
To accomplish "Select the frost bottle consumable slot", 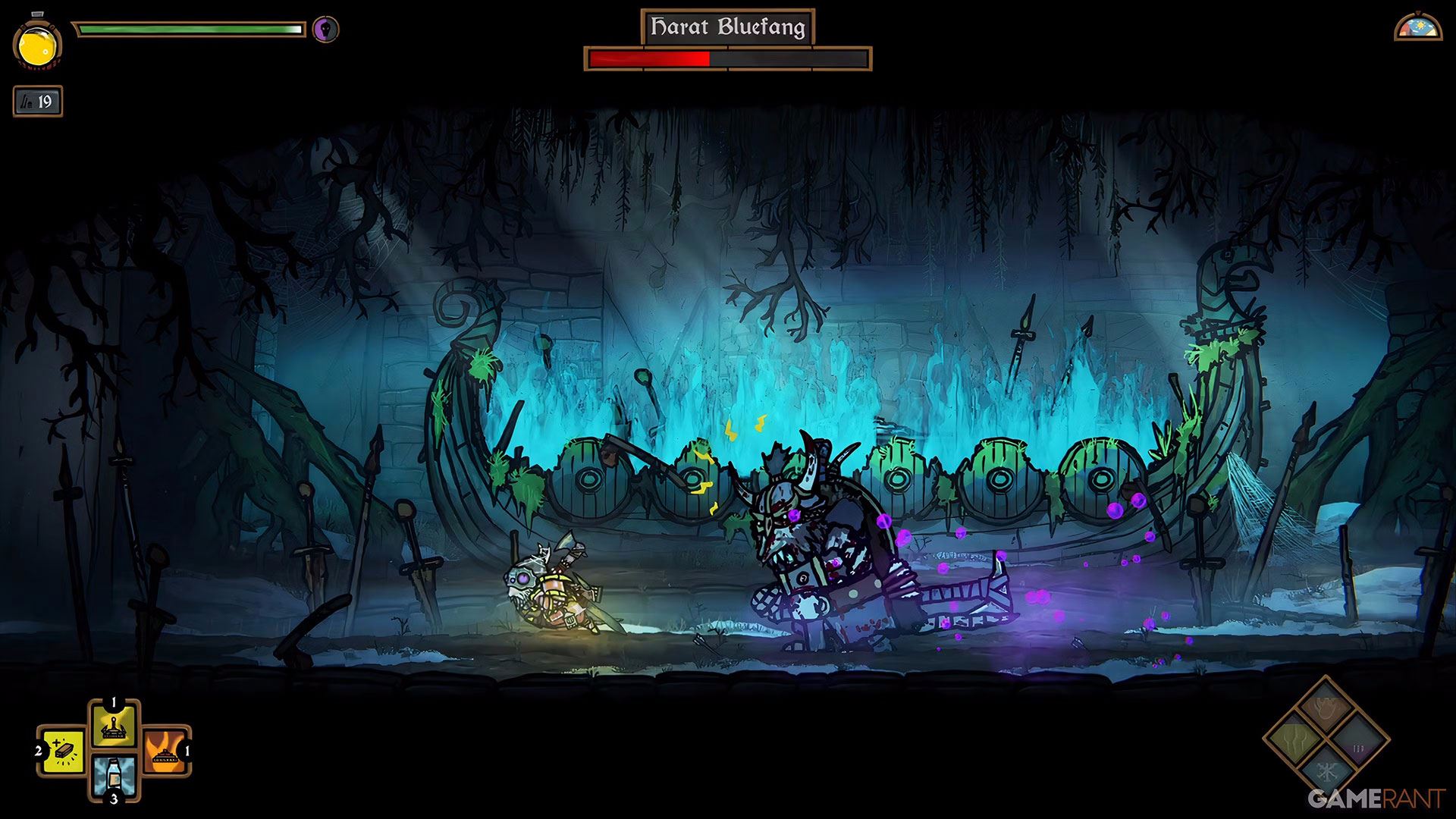I will (x=115, y=776).
